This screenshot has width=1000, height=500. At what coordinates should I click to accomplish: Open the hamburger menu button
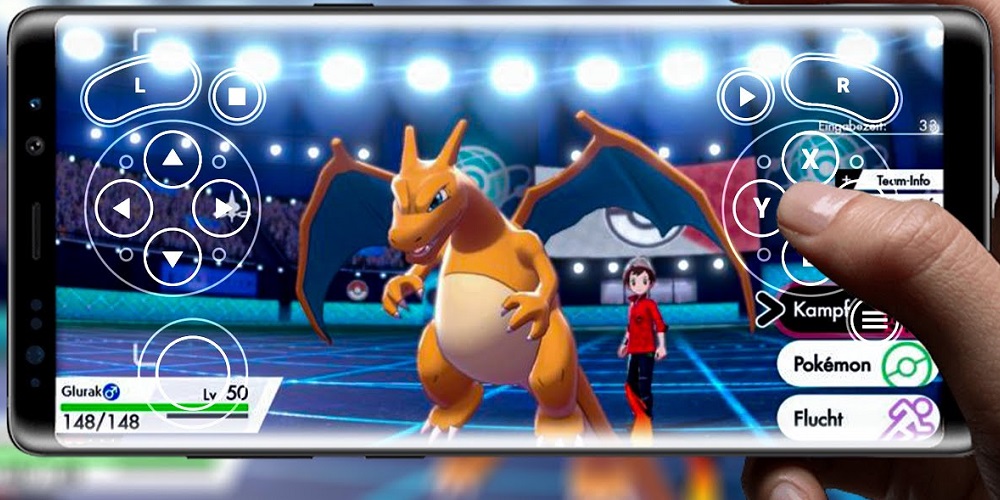(874, 320)
